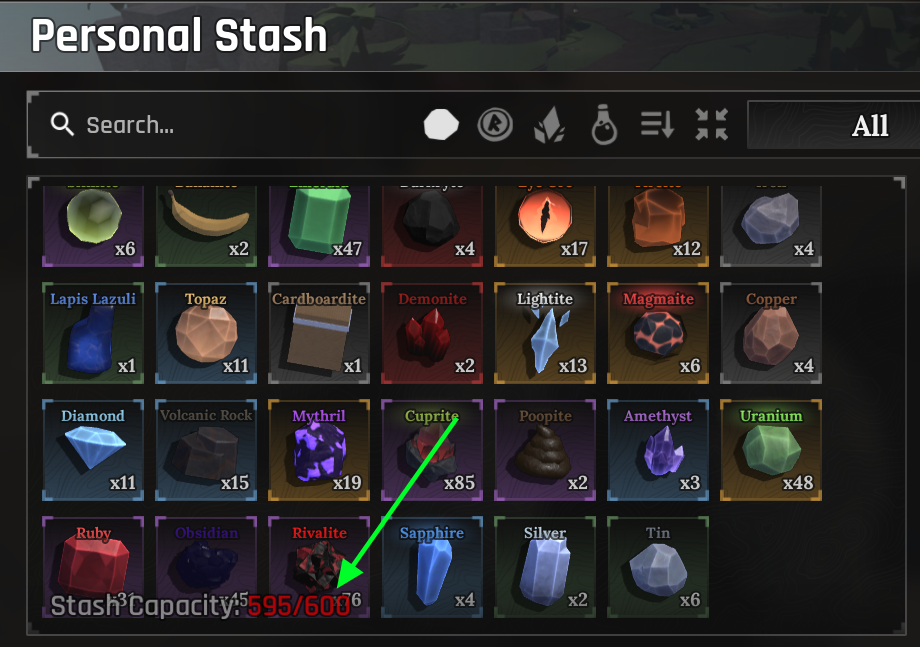920x647 pixels.
Task: Select the Volcanic Rock slot
Action: pos(206,450)
